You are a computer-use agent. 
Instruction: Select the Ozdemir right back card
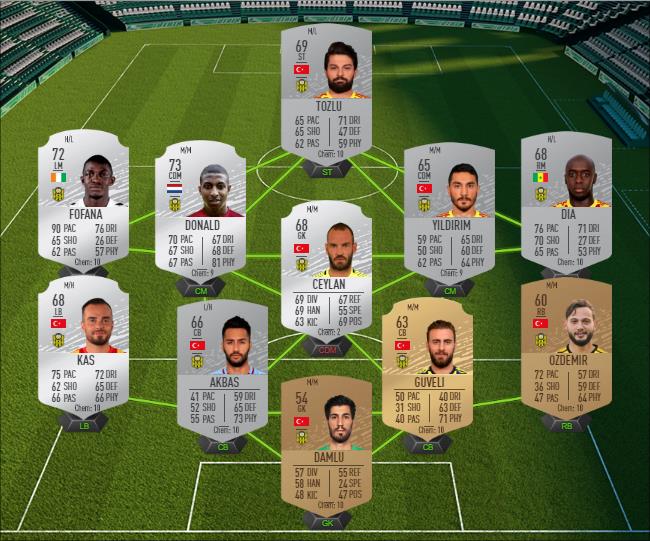(565, 345)
